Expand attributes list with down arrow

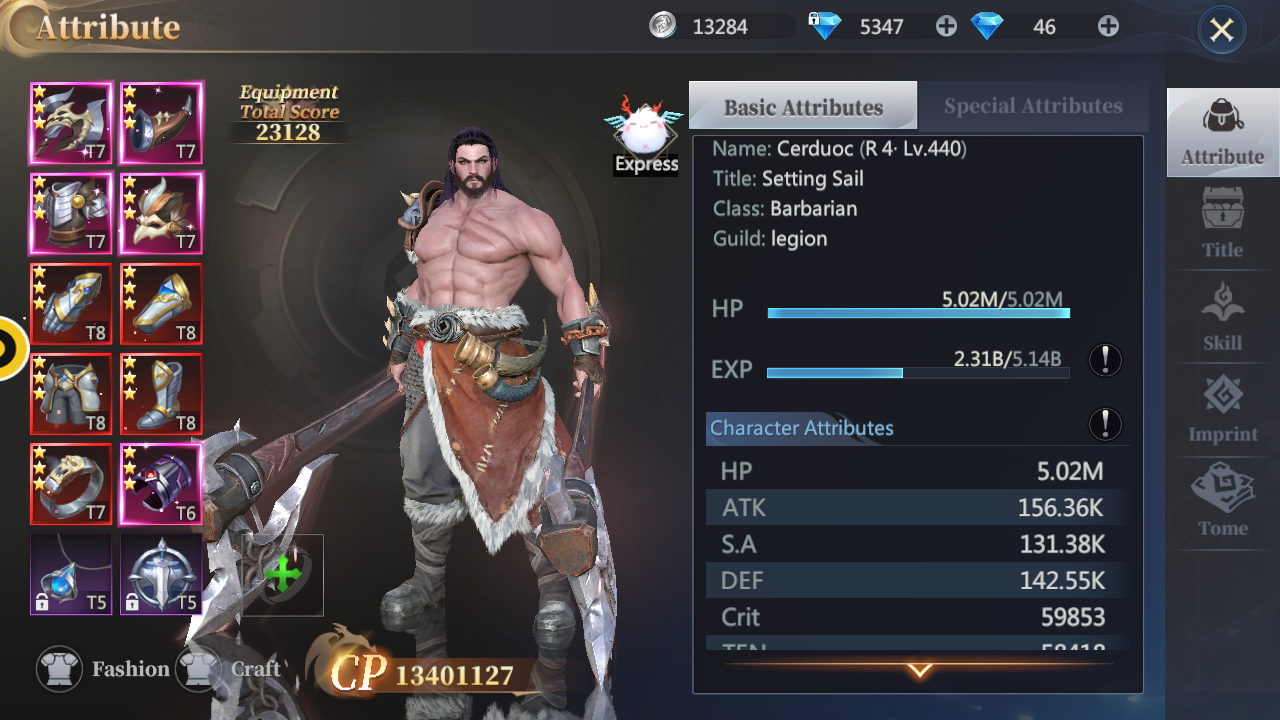coord(919,670)
